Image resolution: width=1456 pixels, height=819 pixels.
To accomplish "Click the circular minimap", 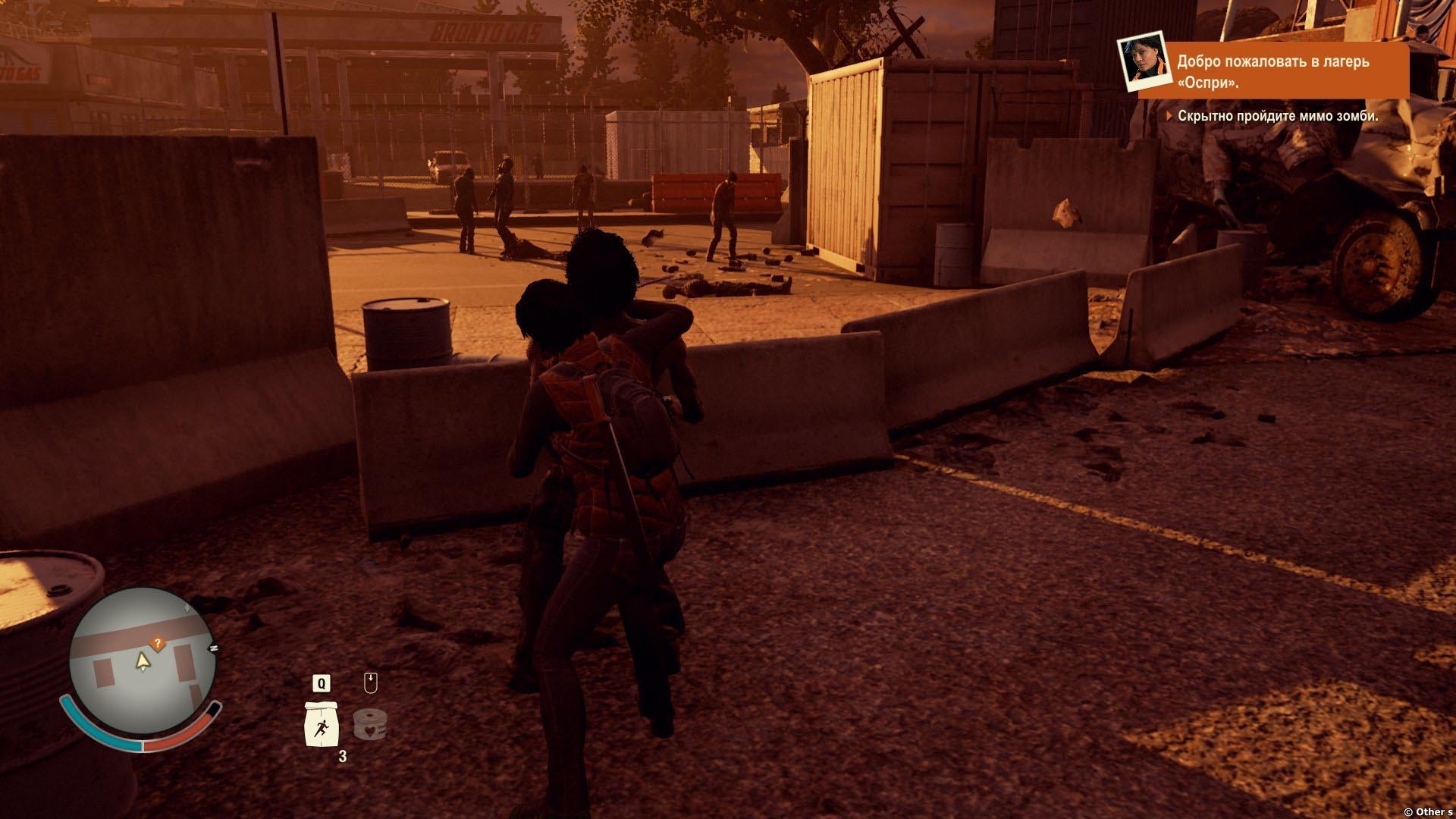I will click(142, 660).
